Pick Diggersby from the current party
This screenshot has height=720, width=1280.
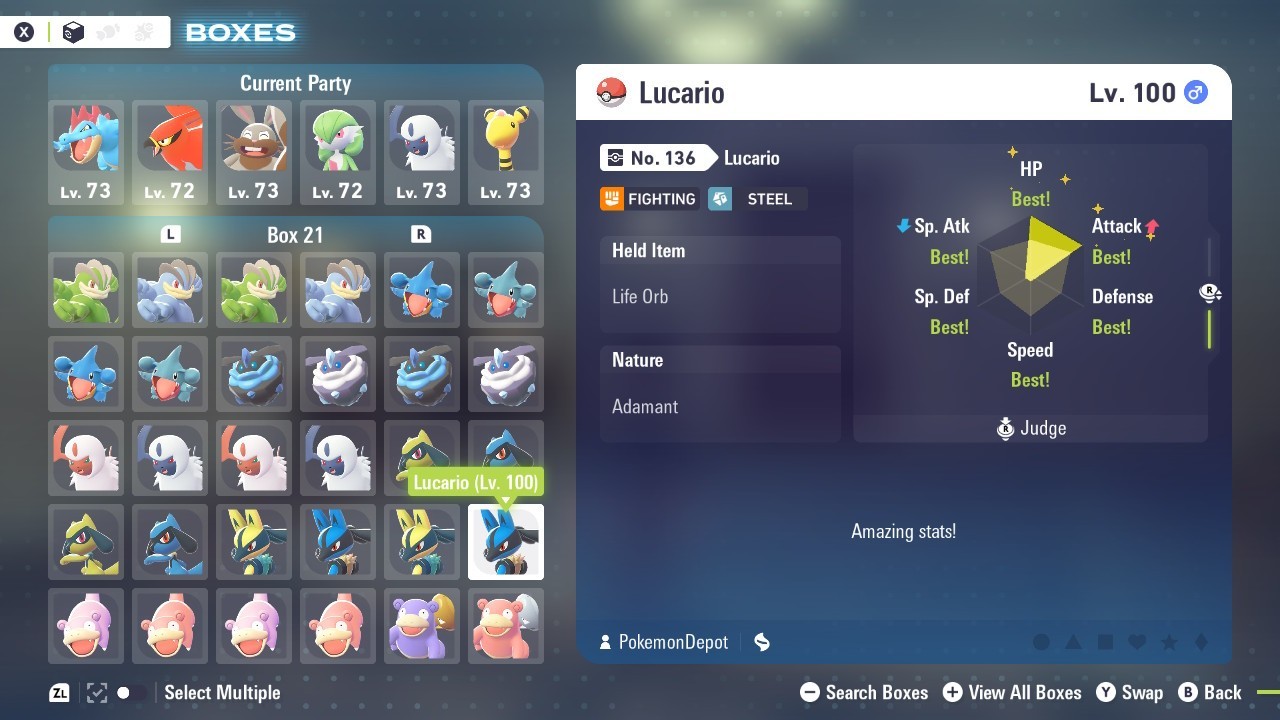tap(254, 152)
